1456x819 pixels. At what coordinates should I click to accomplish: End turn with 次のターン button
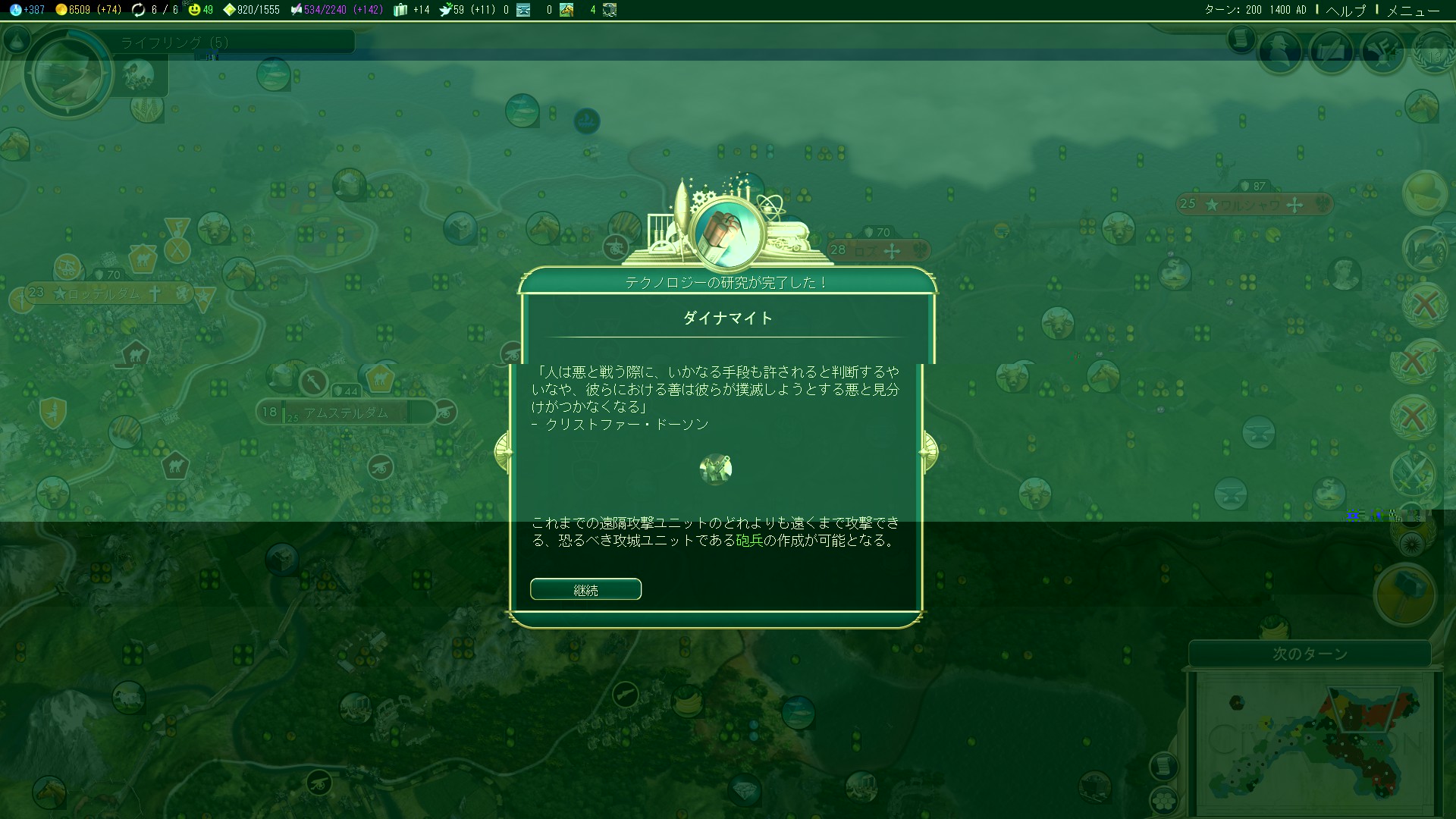pos(1310,654)
